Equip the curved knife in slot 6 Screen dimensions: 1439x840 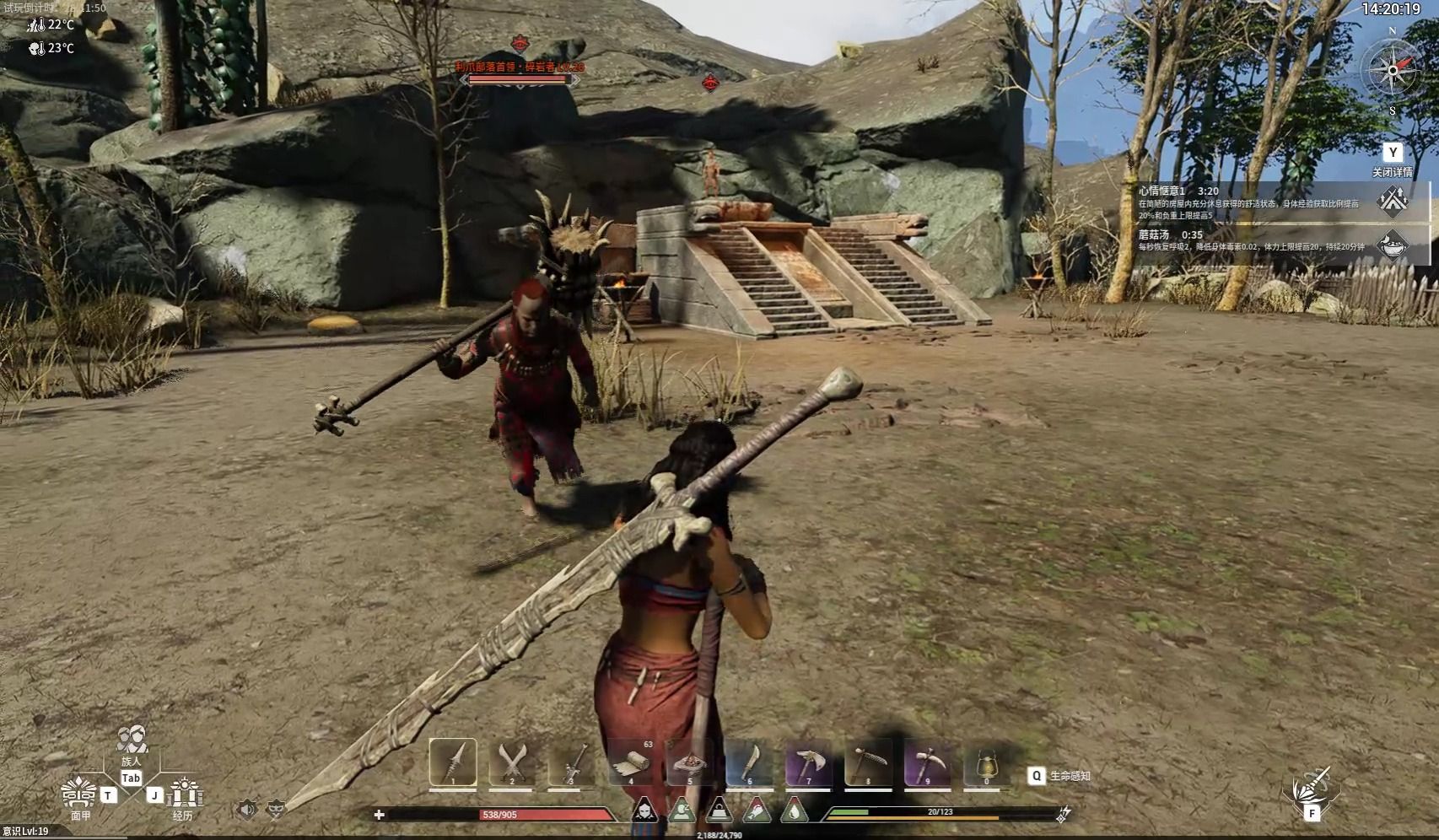[749, 764]
